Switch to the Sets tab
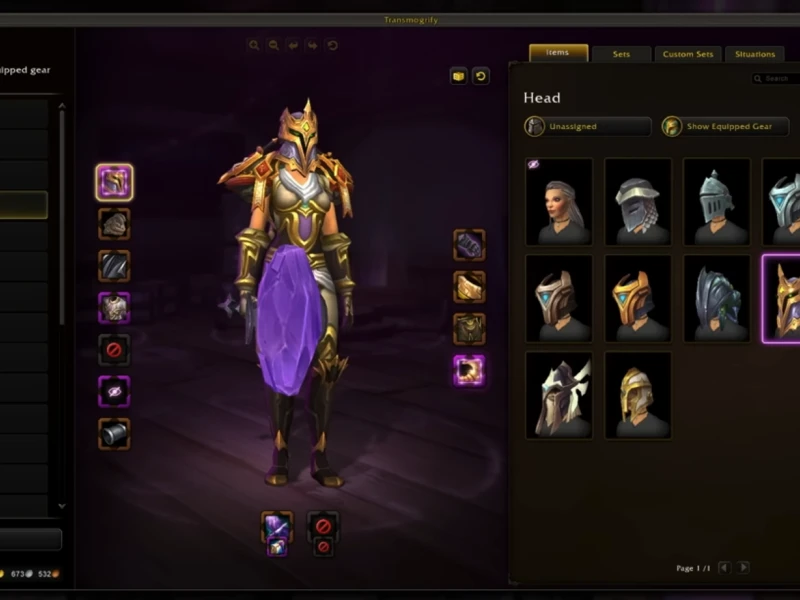Screen dimensions: 800x600 pyautogui.click(x=621, y=54)
